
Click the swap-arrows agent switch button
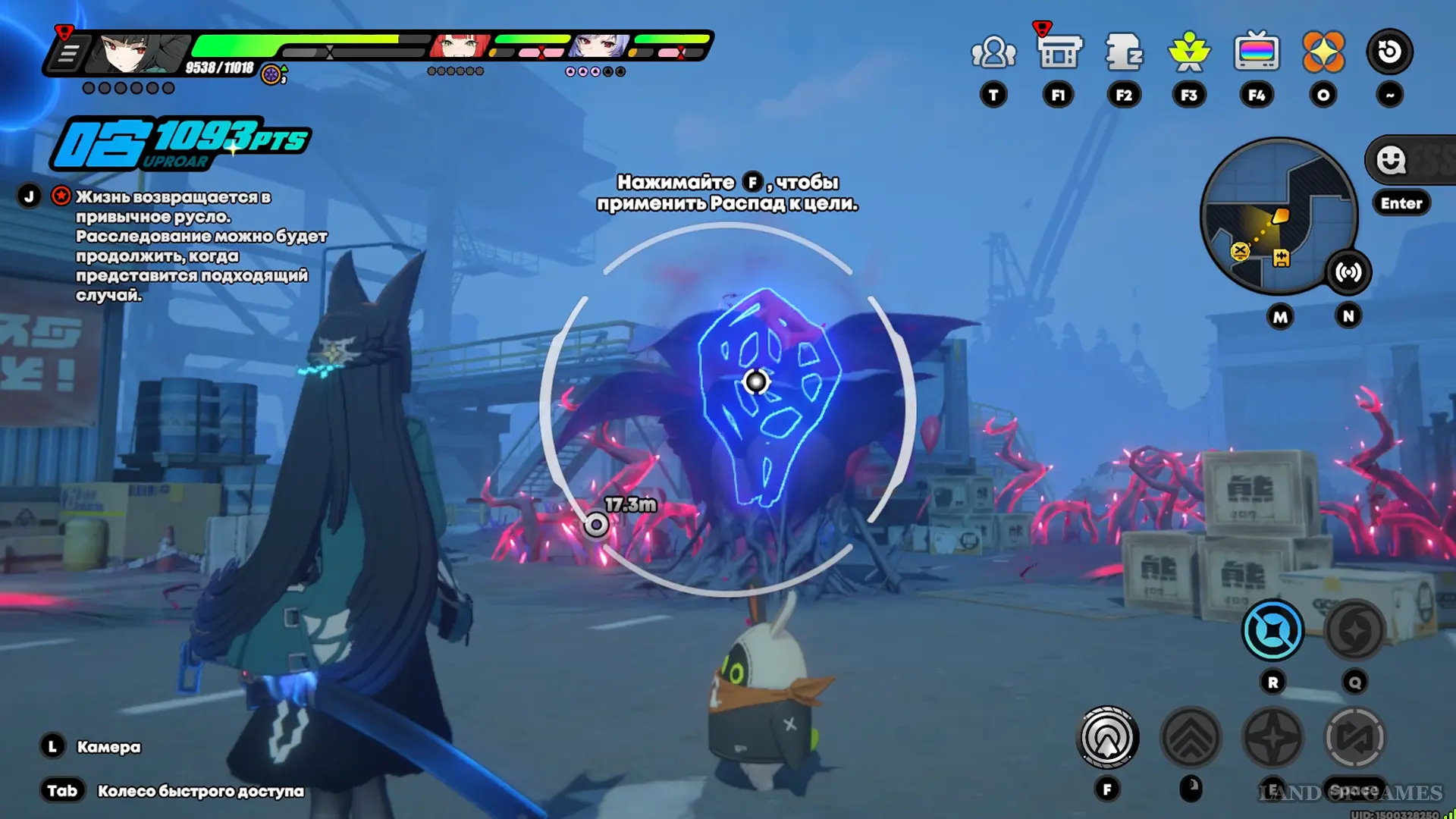1354,738
